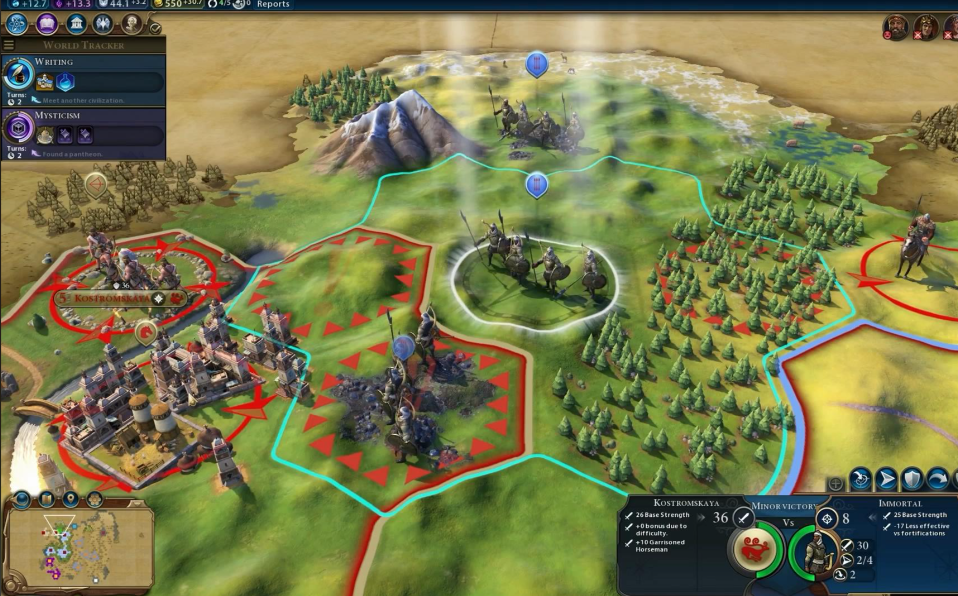Open minimap options (flower-shaped icon)
The image size is (958, 596).
94,498
